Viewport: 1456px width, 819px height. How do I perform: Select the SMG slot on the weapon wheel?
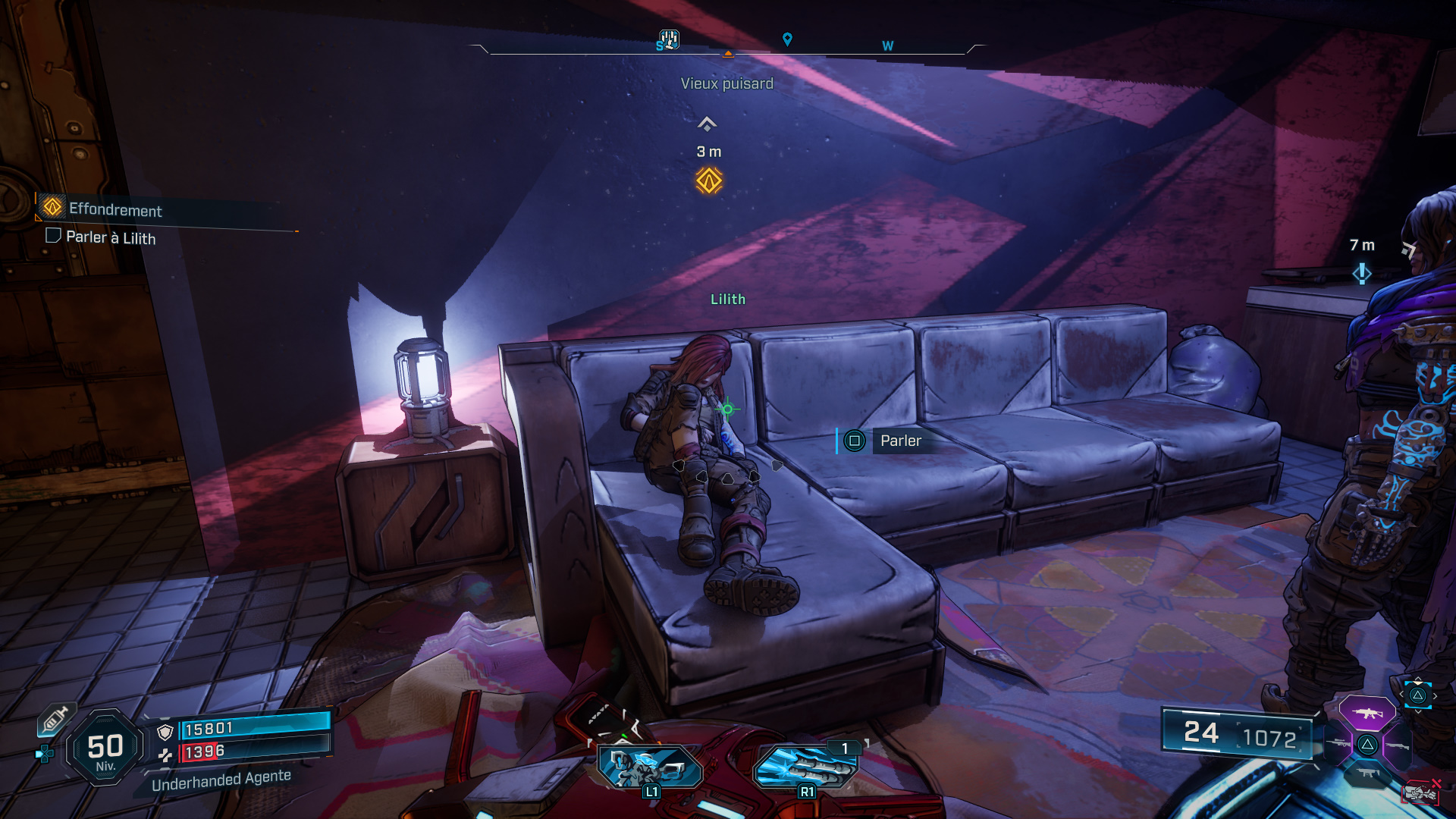(x=1370, y=773)
